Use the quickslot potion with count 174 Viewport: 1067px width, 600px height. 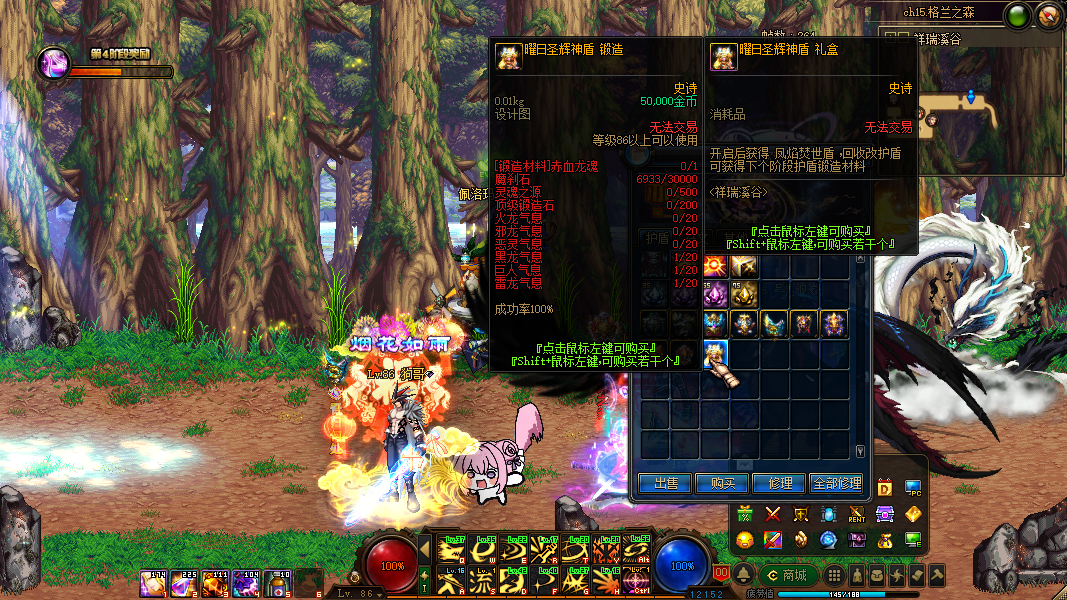coord(153,583)
